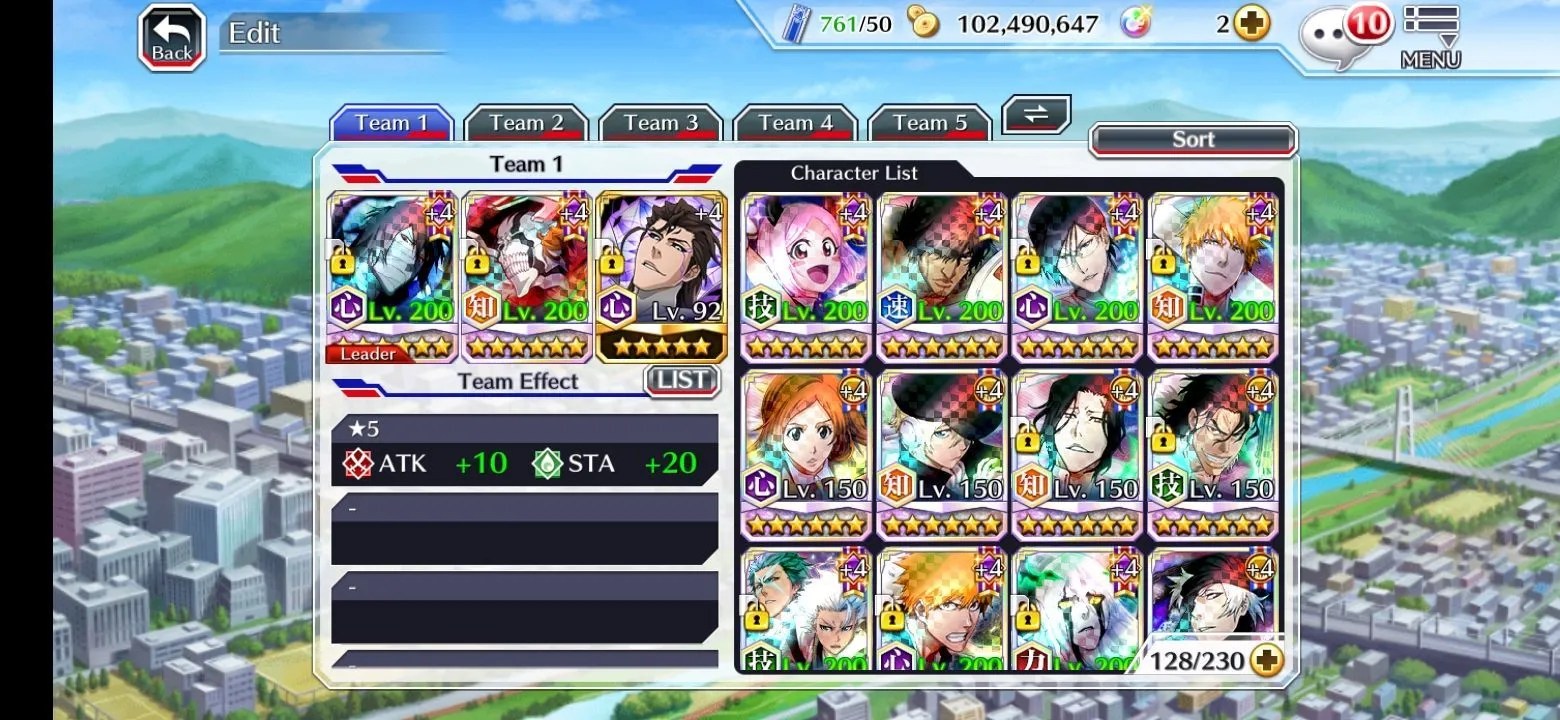The width and height of the screenshot is (1560, 720).
Task: Go back using the Back button
Action: pos(171,39)
